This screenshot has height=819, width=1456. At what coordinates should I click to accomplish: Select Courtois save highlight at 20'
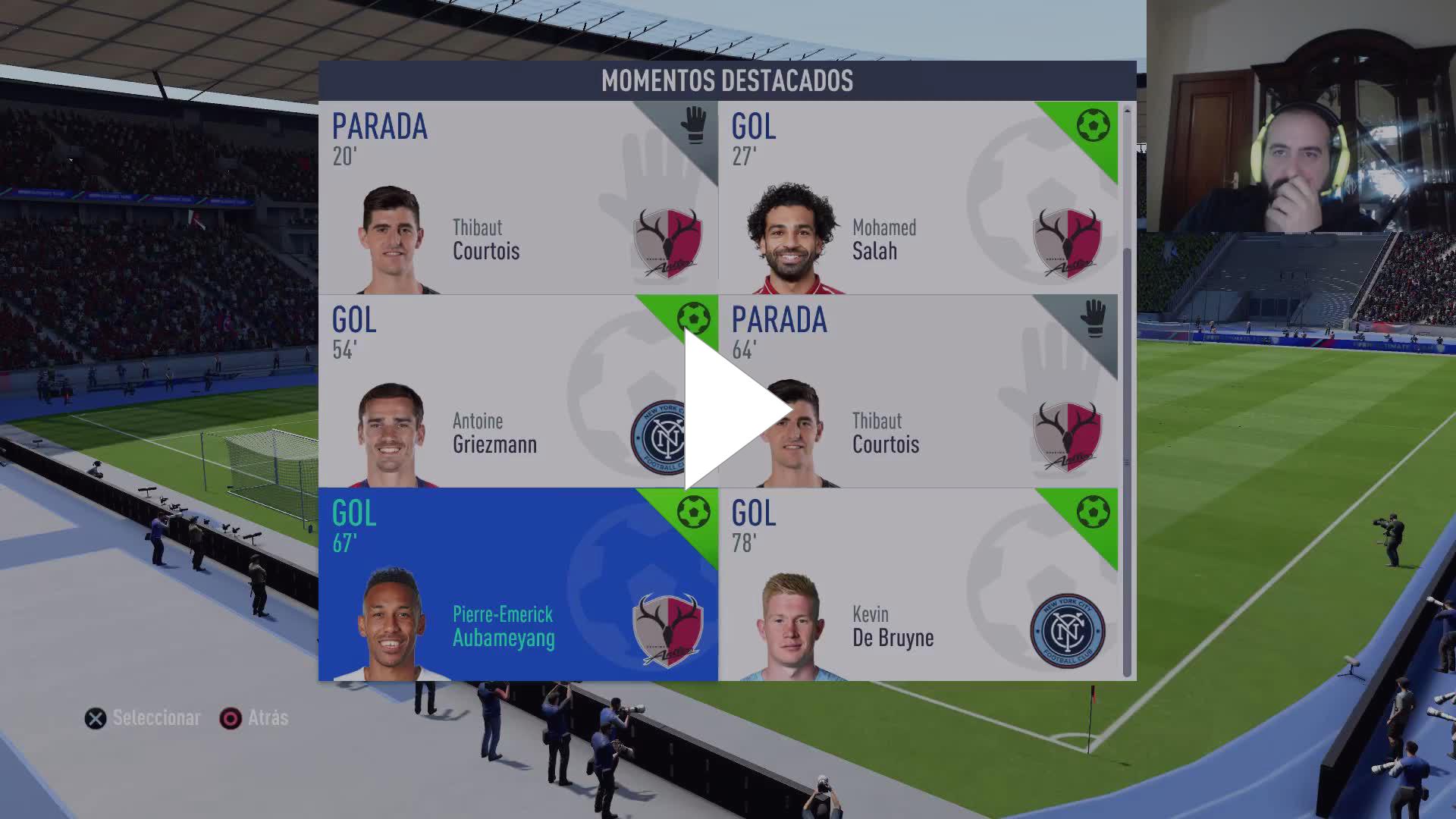coord(517,198)
